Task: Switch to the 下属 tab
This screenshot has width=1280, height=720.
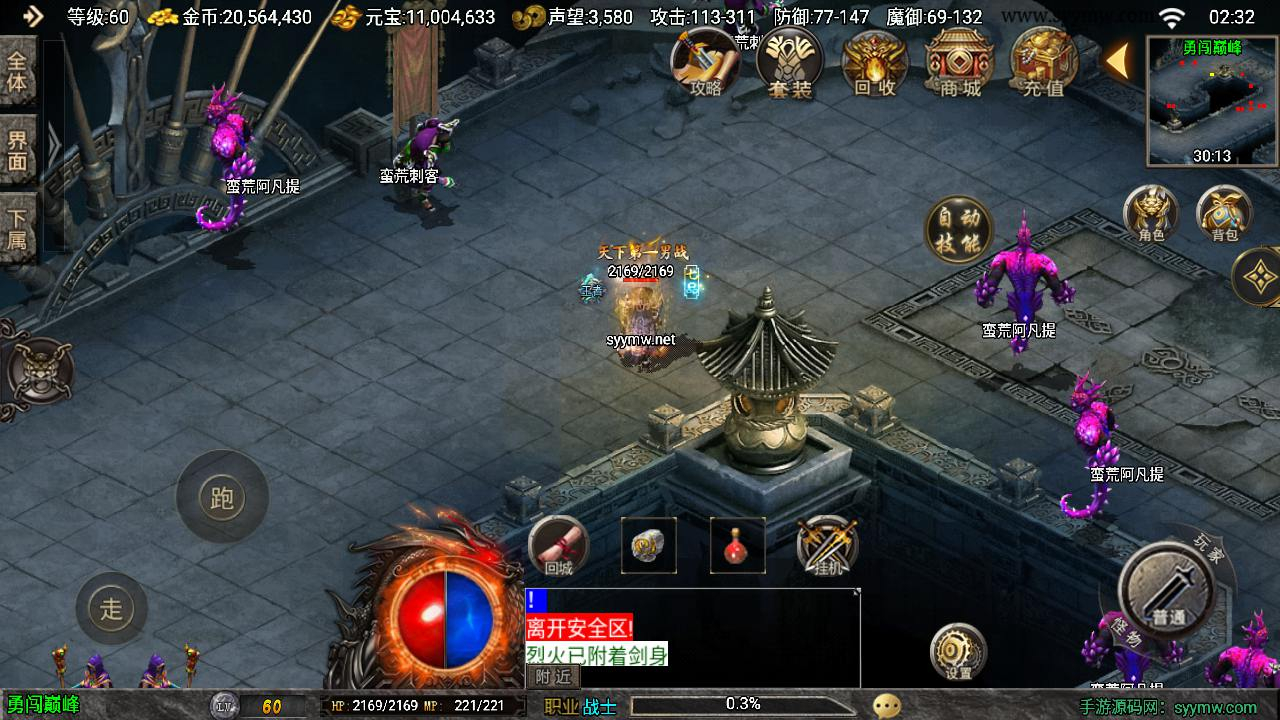Action: [x=18, y=227]
